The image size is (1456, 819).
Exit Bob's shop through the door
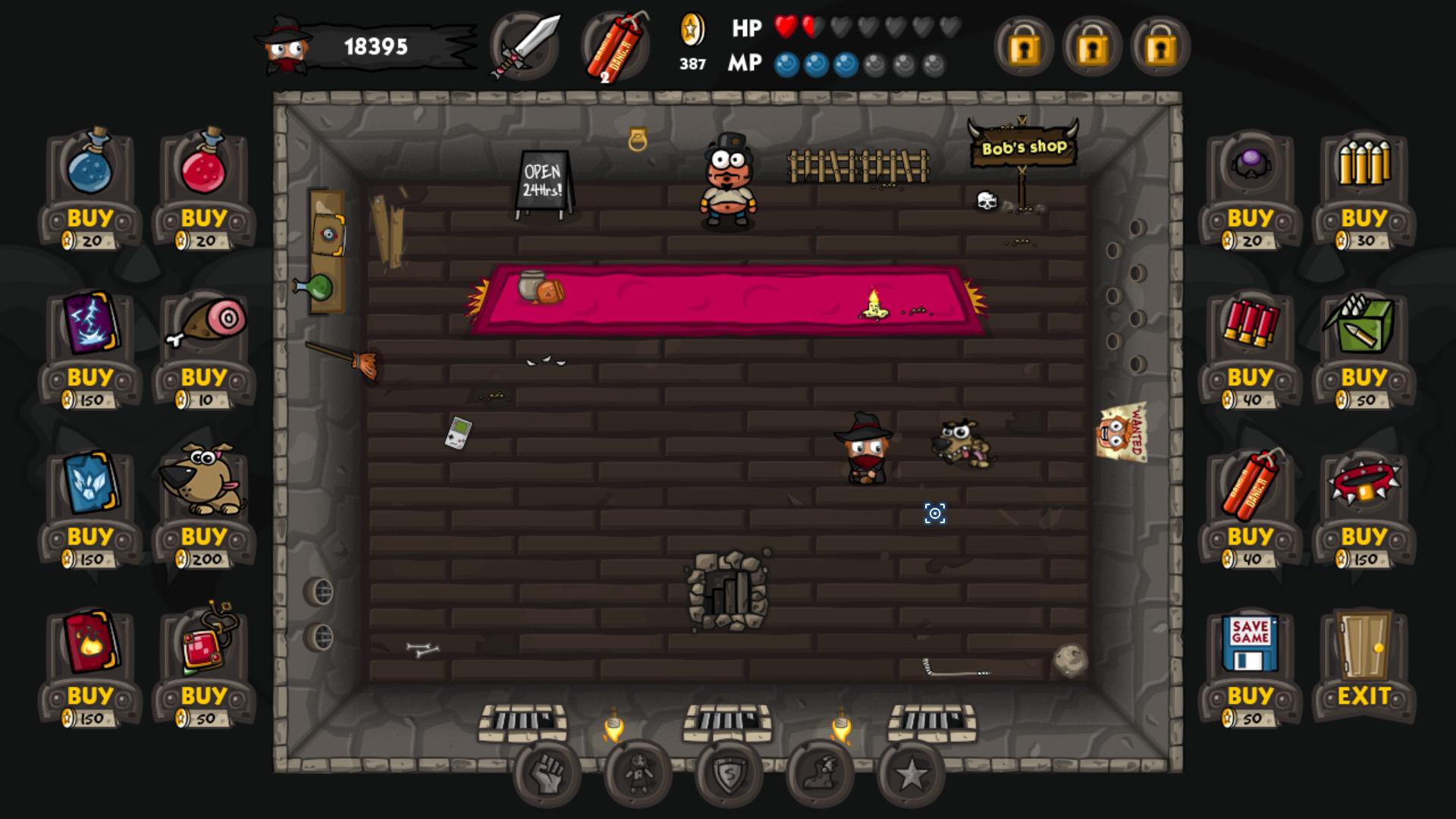coord(1364,696)
